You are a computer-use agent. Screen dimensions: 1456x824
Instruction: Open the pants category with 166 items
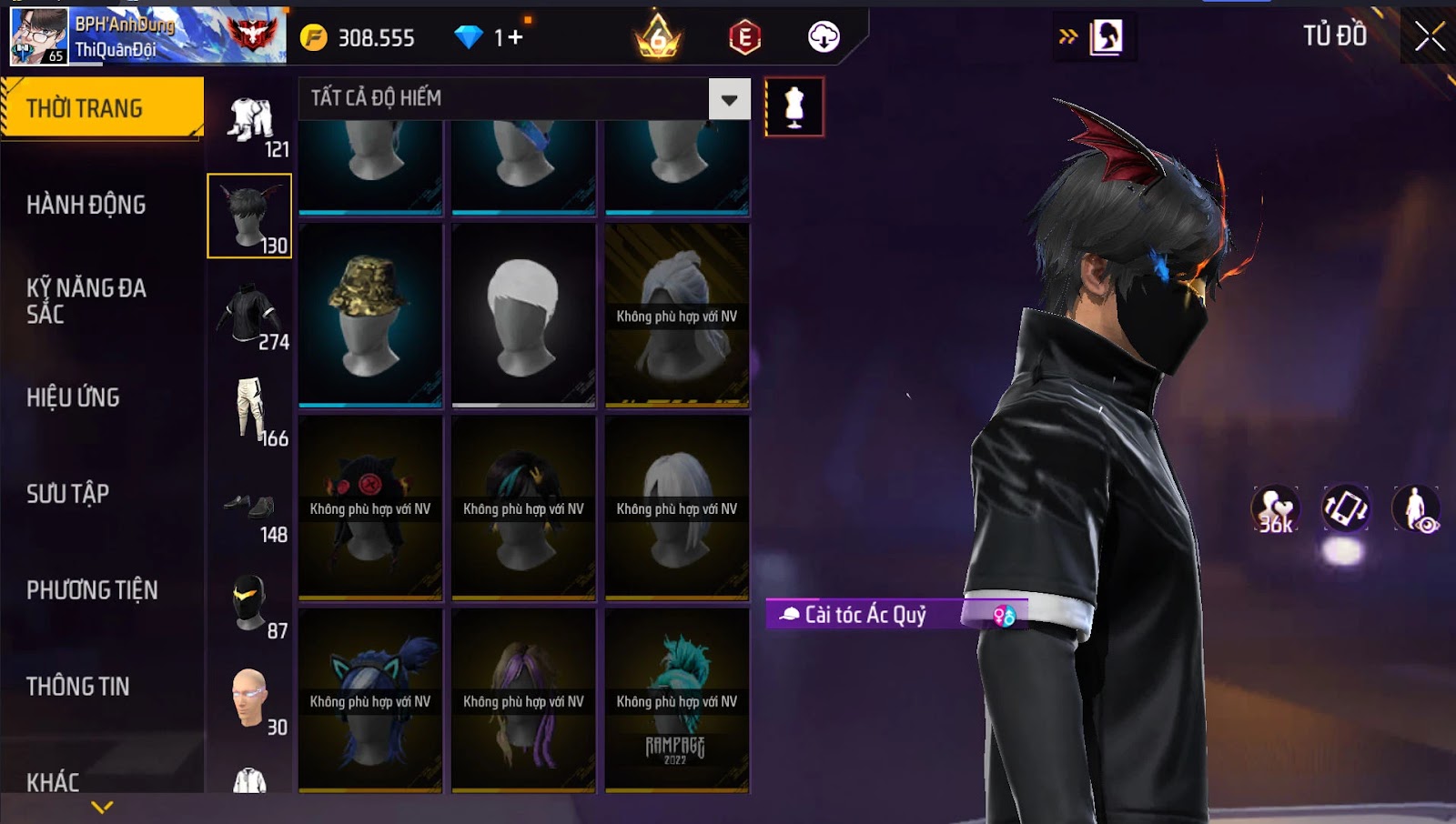tap(249, 410)
